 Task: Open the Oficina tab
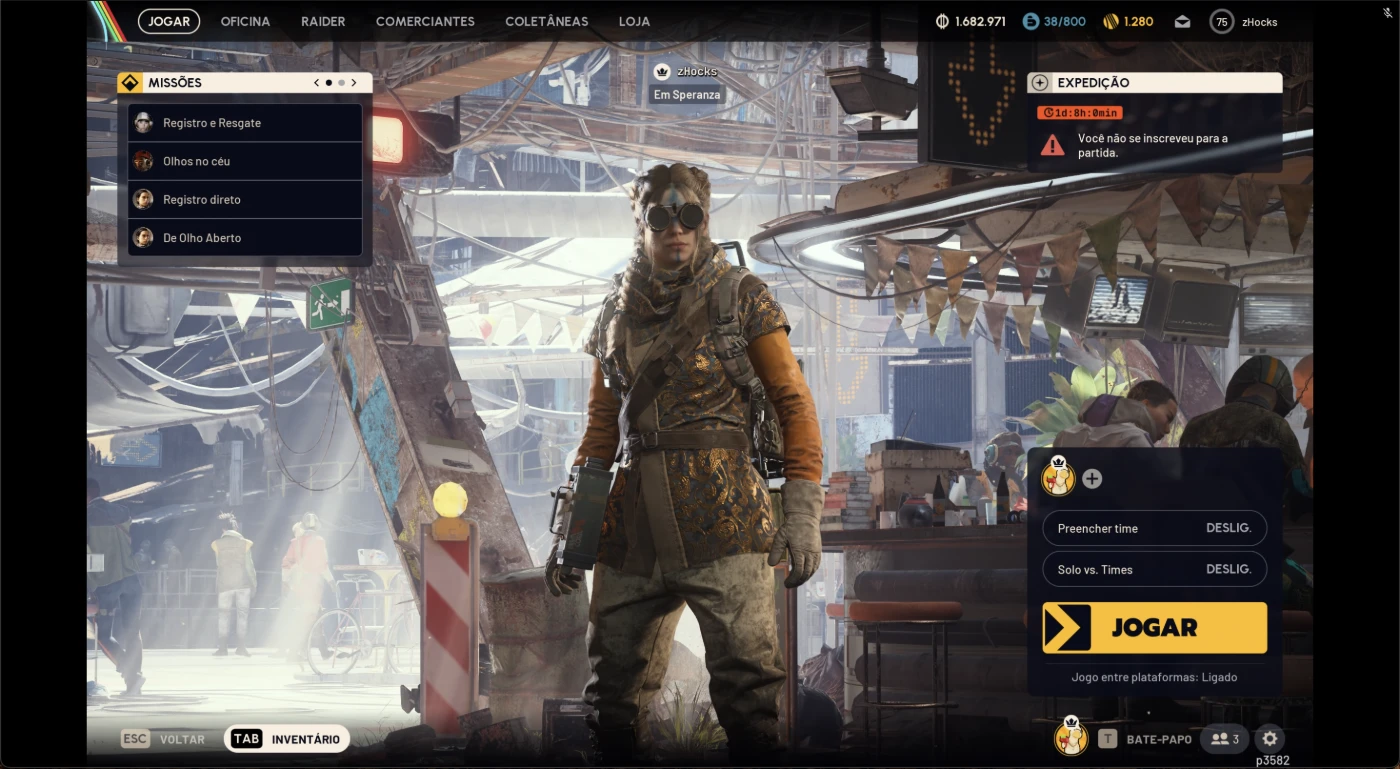point(245,21)
